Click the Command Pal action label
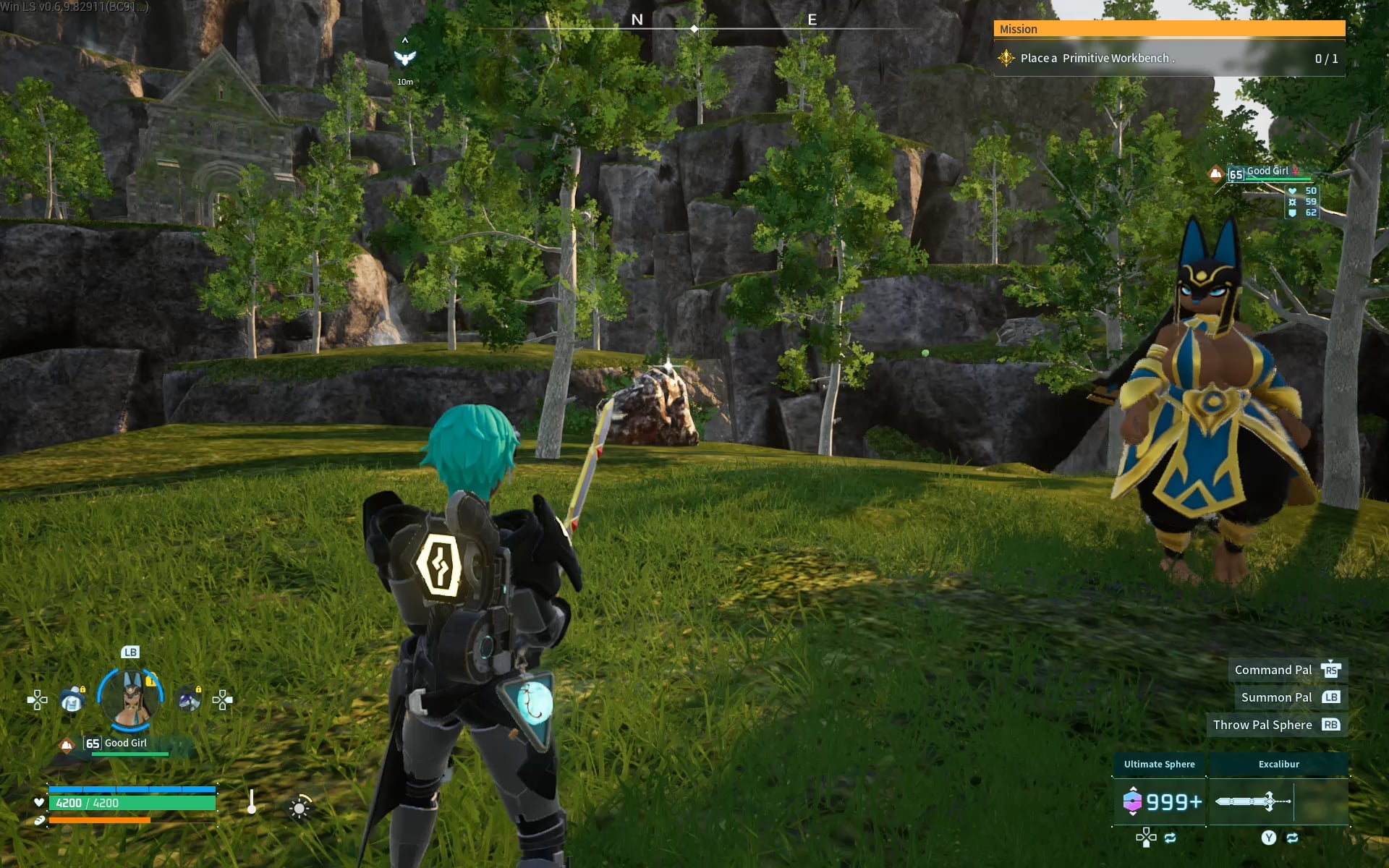The image size is (1389, 868). coord(1273,670)
